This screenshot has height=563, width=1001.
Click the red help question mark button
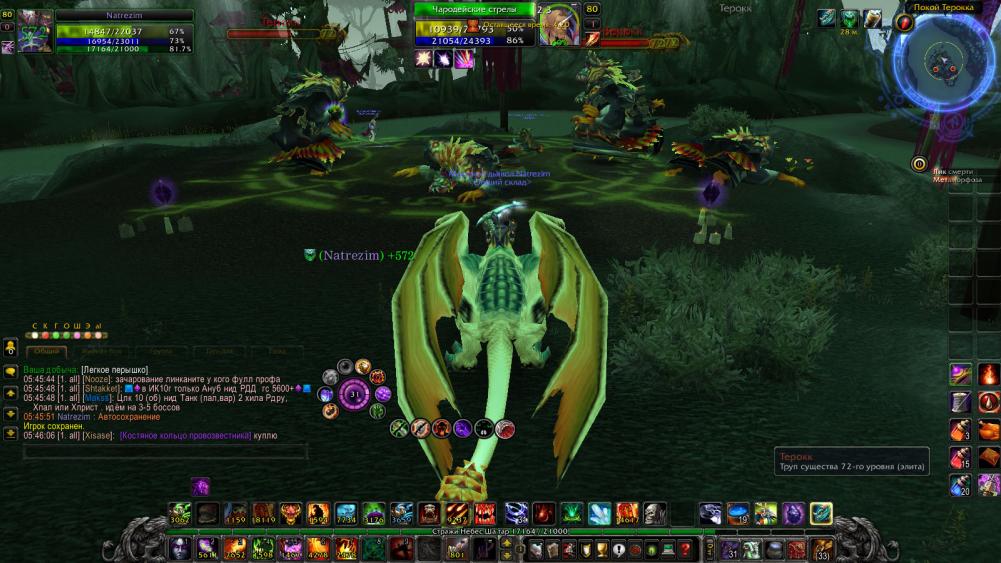click(x=683, y=549)
